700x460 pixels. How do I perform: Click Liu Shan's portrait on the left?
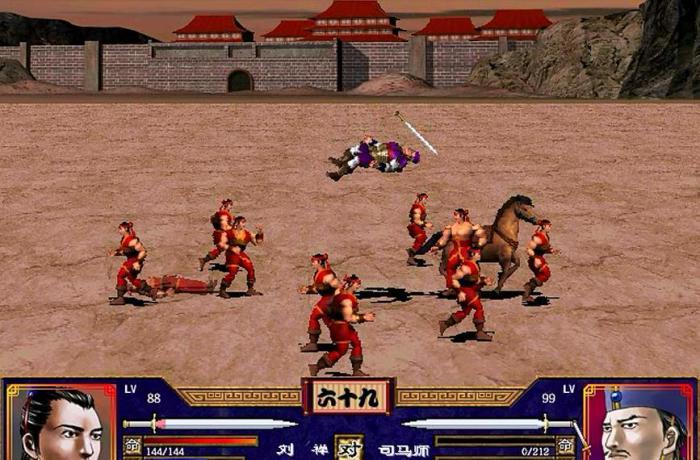coord(60,424)
